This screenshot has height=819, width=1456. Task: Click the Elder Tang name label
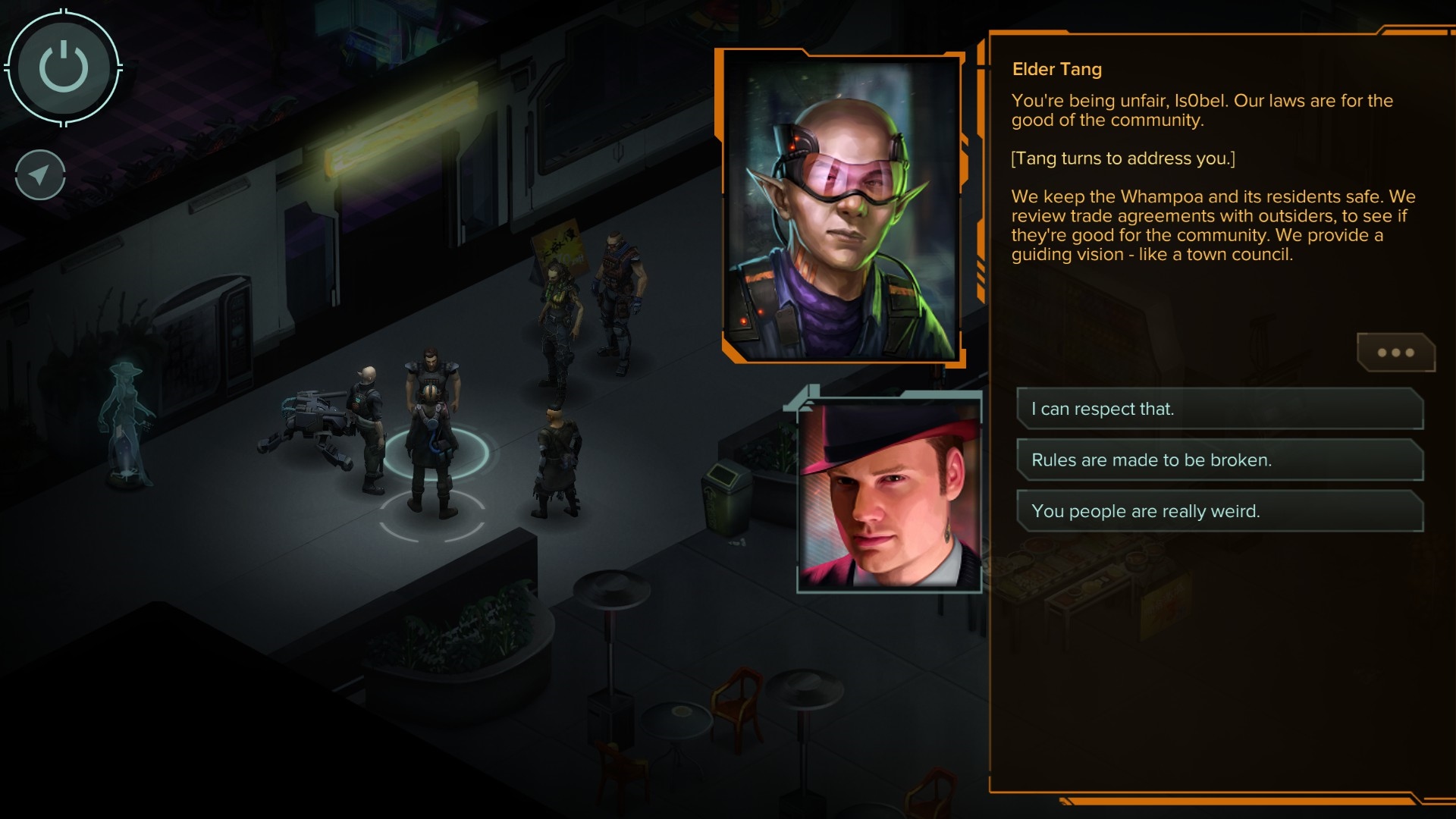point(1058,69)
